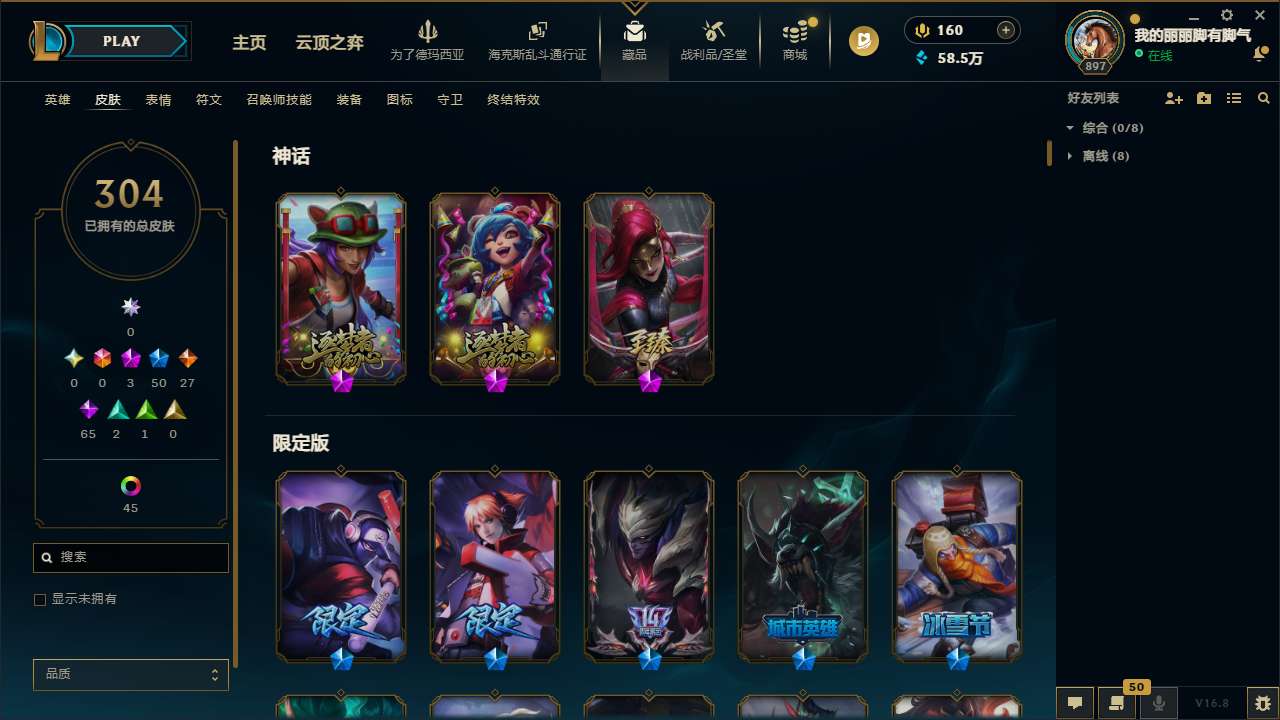Image resolution: width=1280 pixels, height=720 pixels.
Task: Mute the microphone icon
Action: click(x=1160, y=703)
